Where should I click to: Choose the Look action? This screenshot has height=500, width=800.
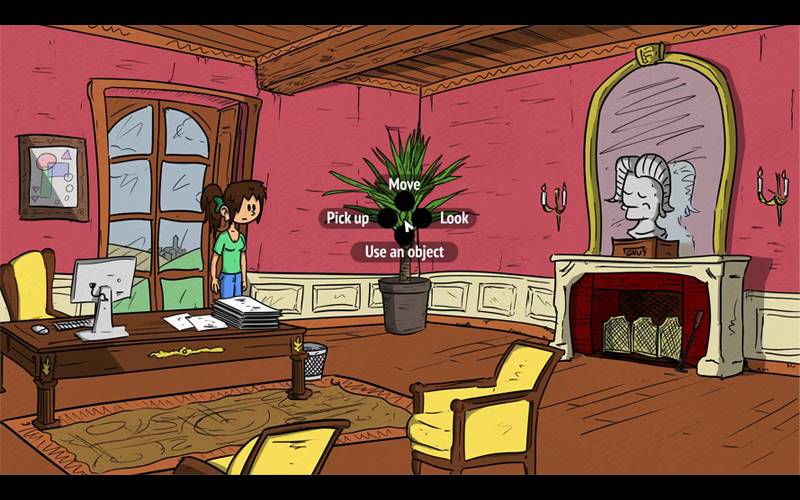(453, 218)
